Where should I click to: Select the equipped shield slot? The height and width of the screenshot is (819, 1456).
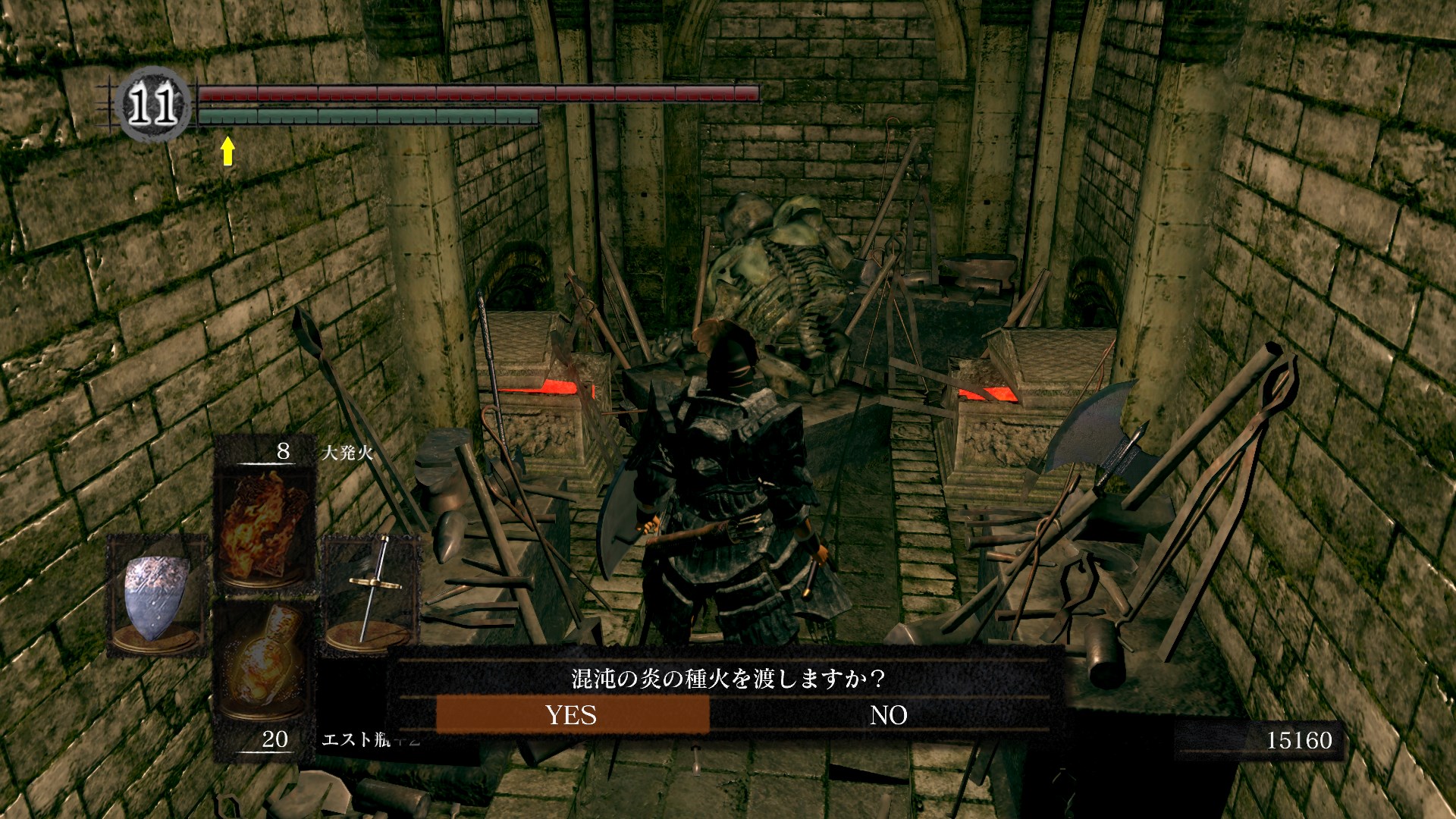tap(157, 595)
